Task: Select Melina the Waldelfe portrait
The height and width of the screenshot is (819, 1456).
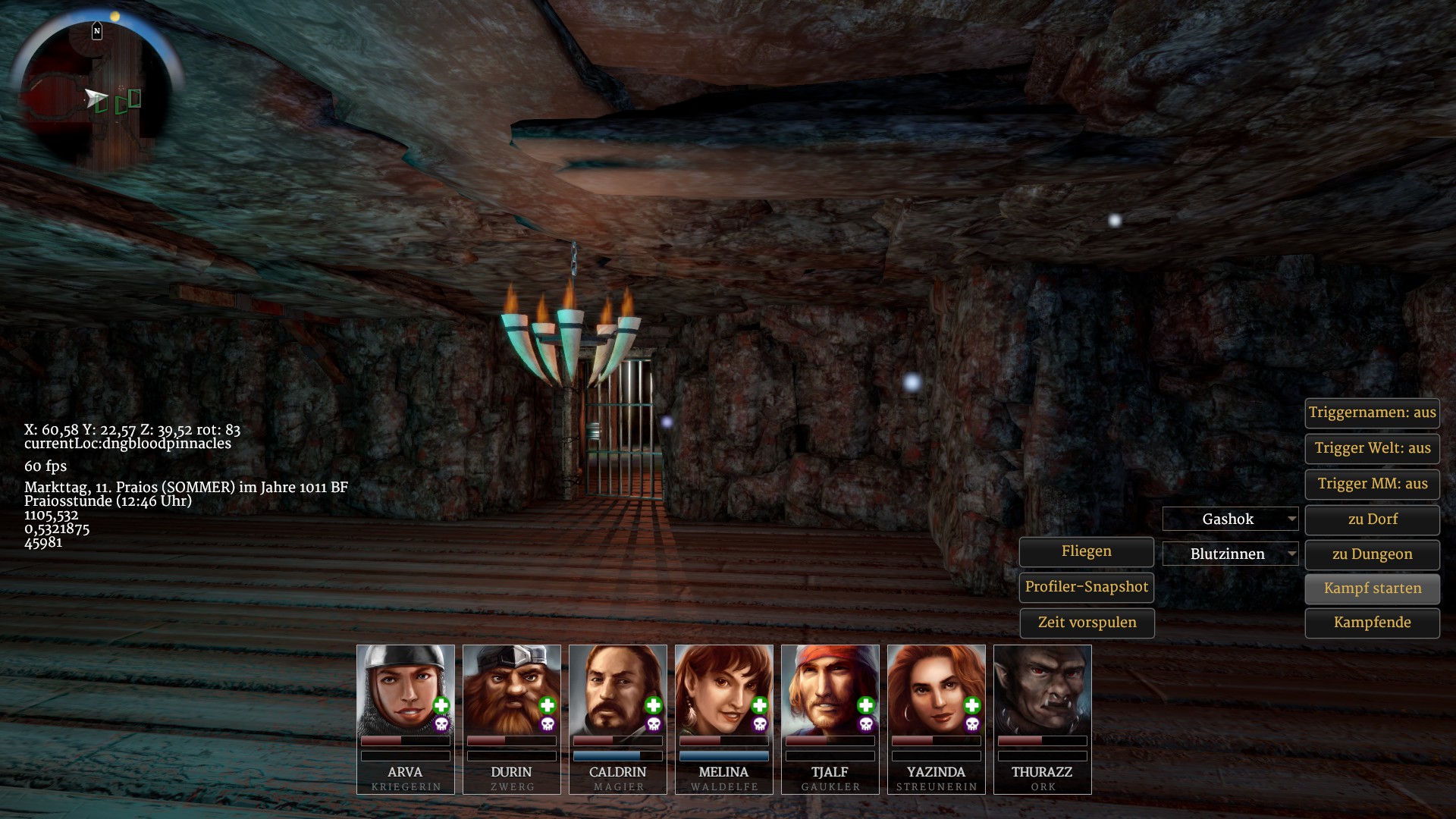Action: pyautogui.click(x=724, y=690)
